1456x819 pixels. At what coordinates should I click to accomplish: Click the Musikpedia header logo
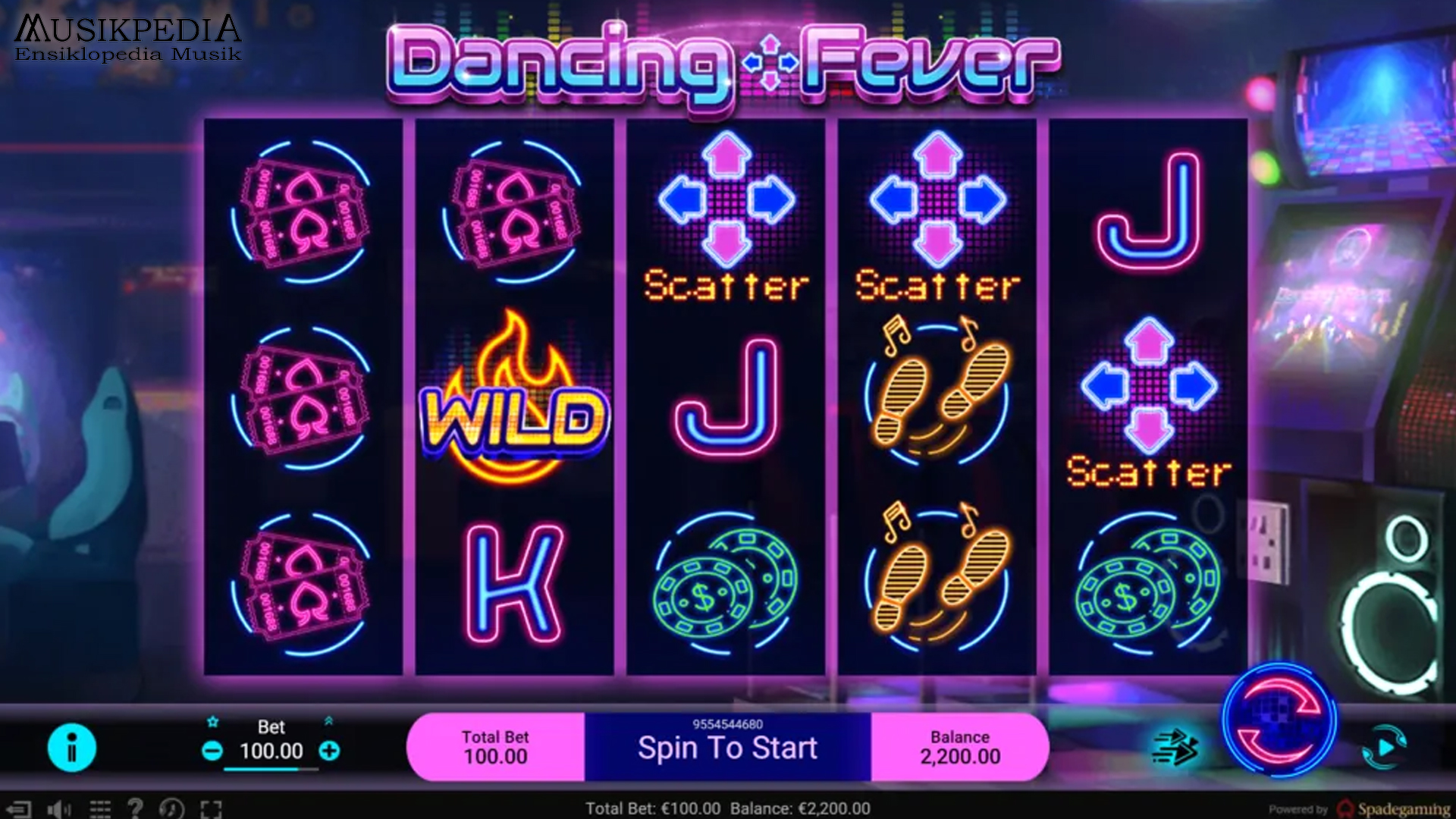(x=126, y=34)
